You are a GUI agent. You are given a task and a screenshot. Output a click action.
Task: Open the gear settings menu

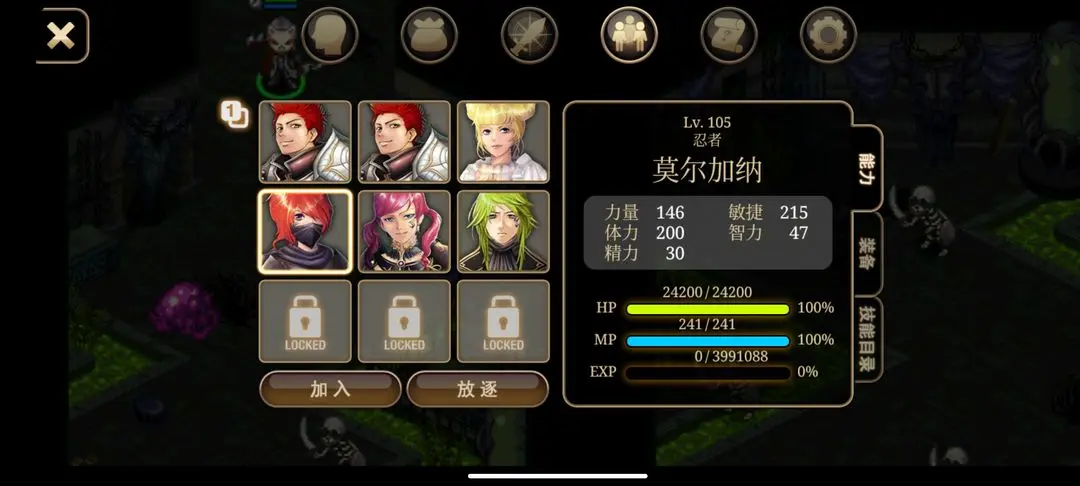[x=828, y=36]
